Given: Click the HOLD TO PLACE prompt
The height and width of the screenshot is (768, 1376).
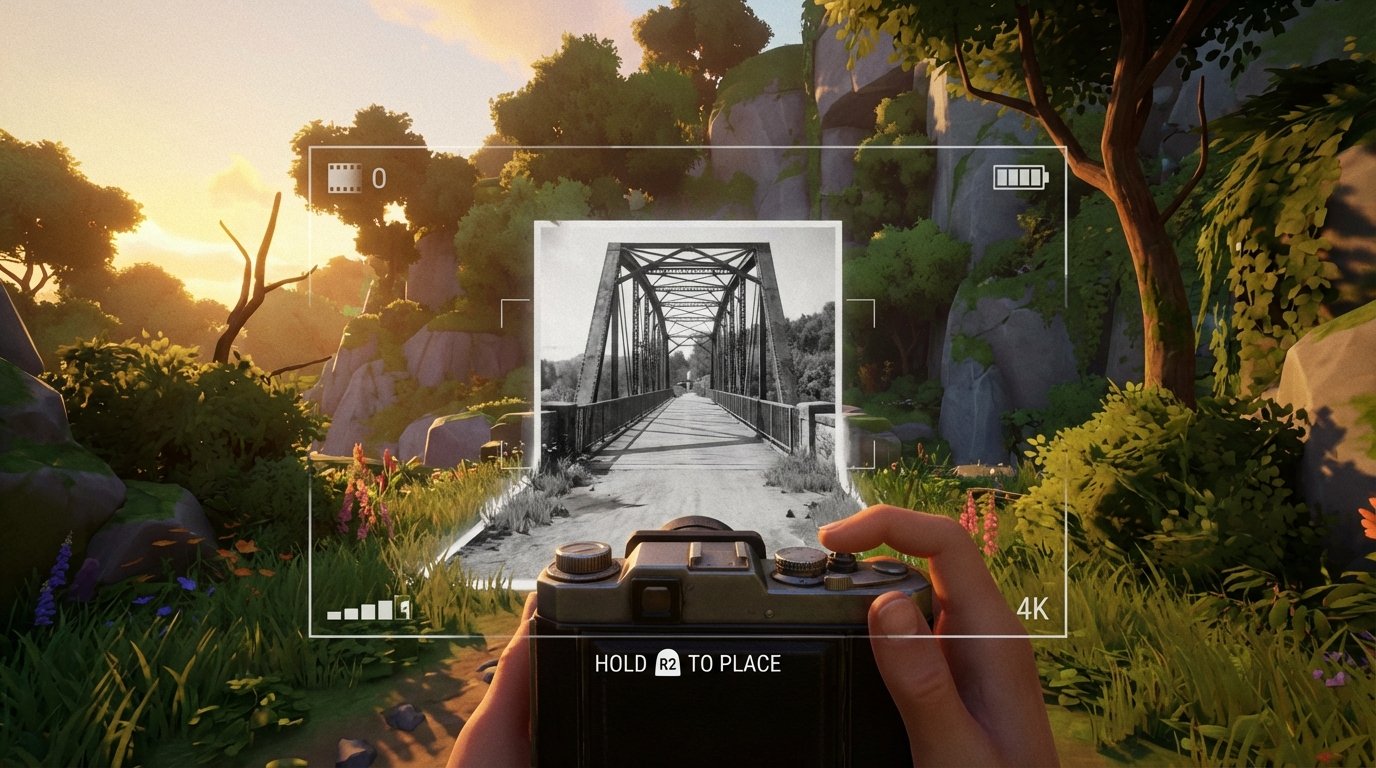Looking at the screenshot, I should pos(688,661).
